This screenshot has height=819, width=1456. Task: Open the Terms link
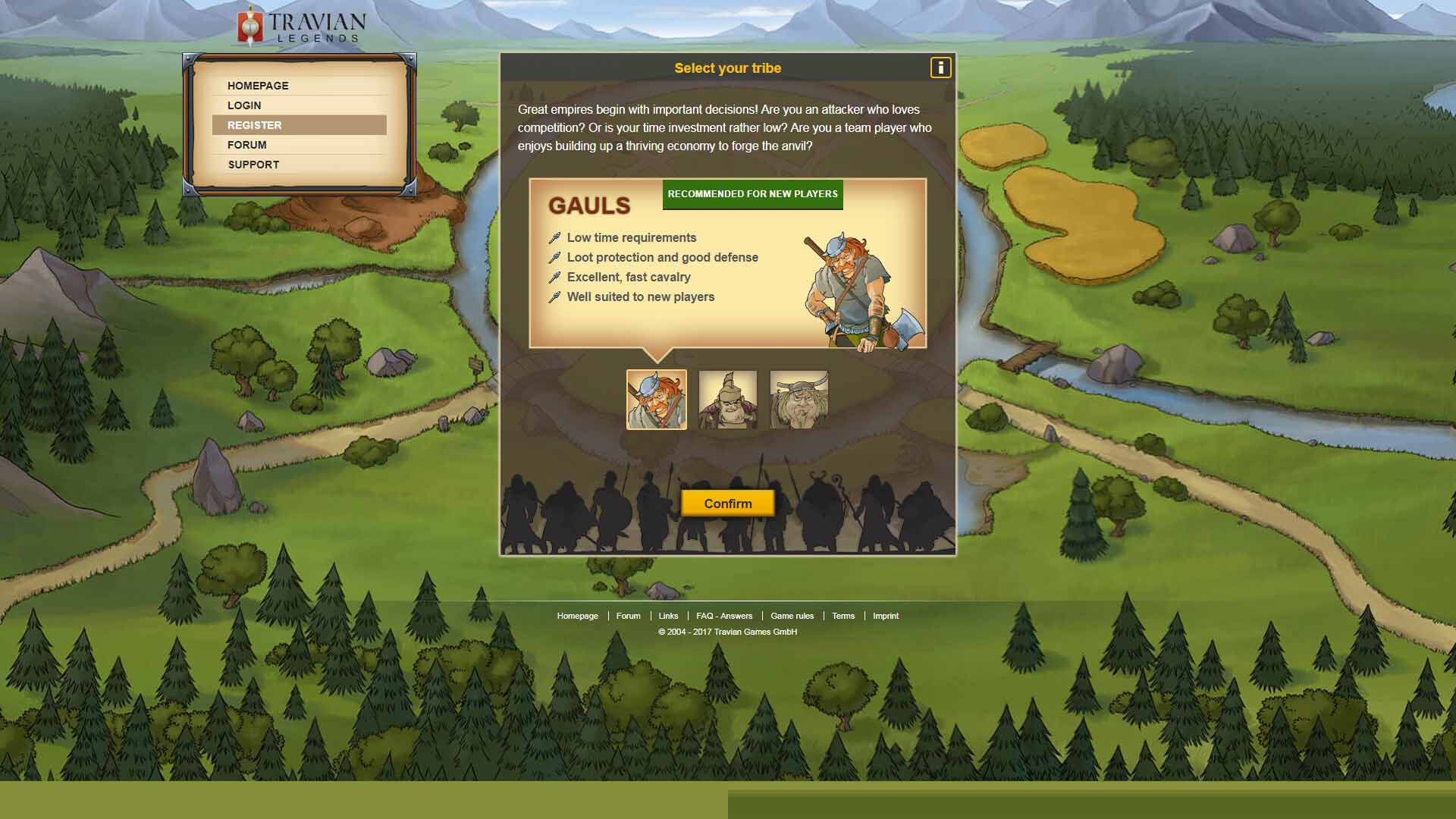(843, 616)
